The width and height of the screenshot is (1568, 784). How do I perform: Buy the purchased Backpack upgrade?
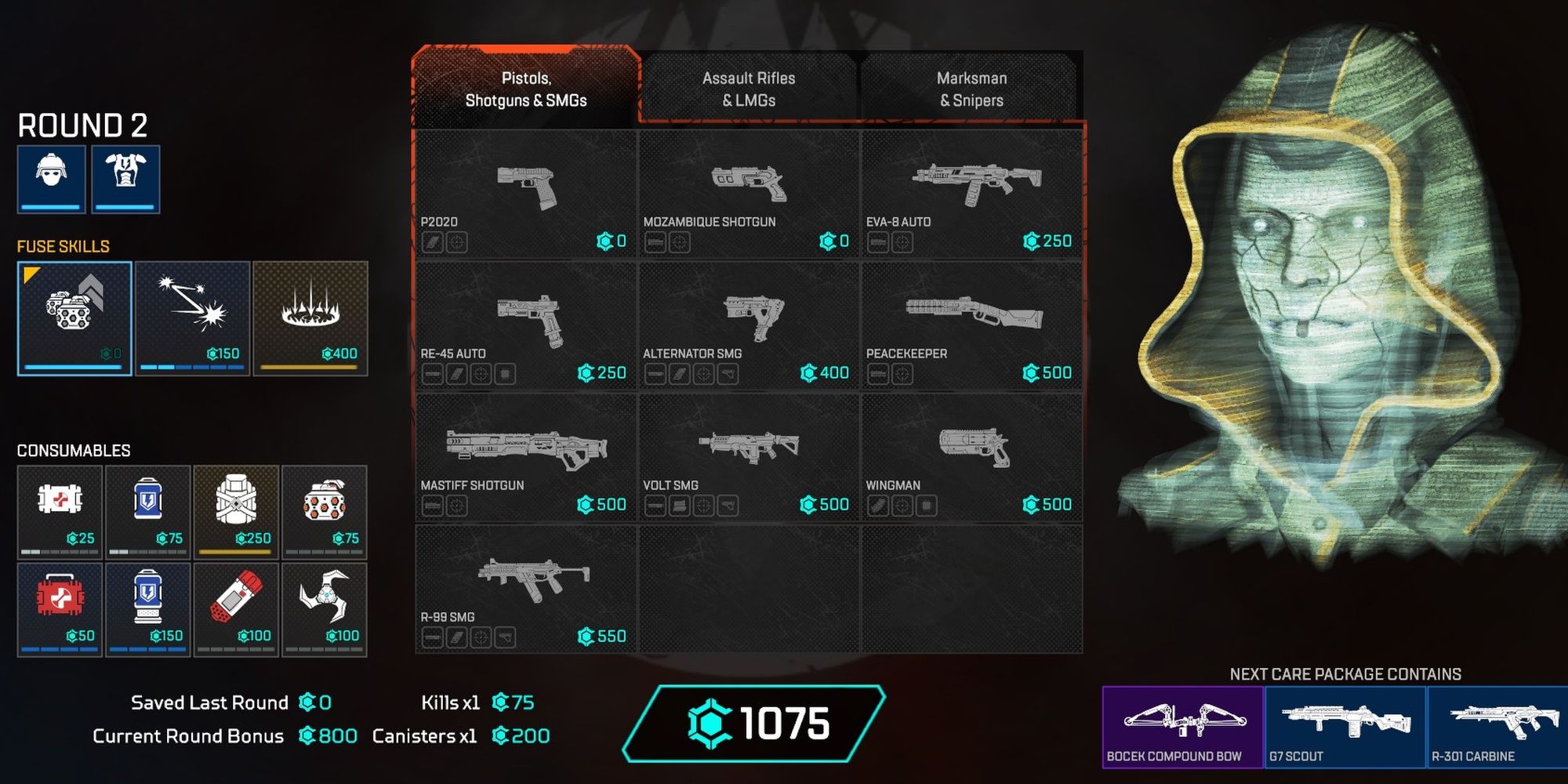click(x=235, y=510)
